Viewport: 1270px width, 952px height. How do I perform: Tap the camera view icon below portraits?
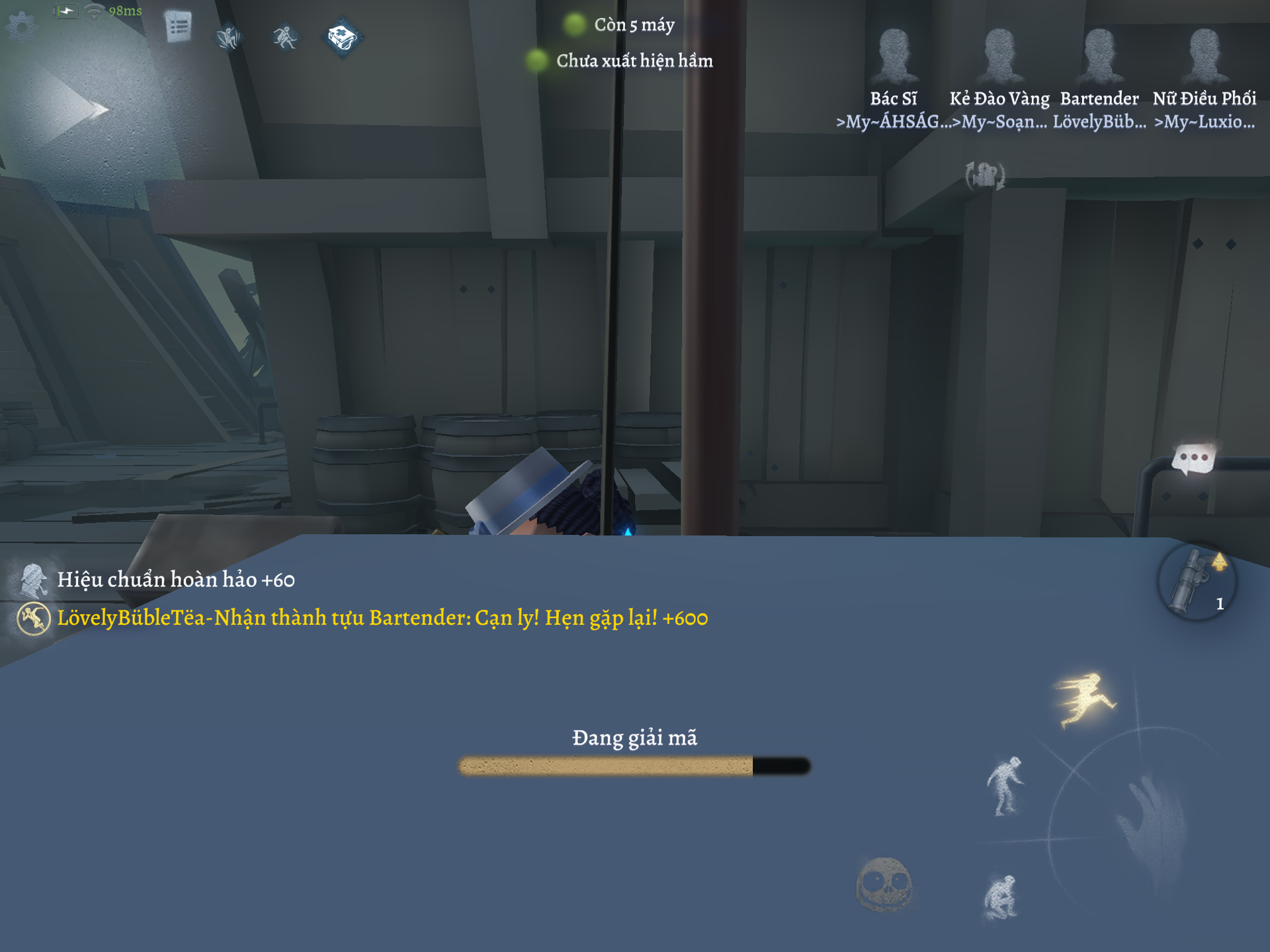985,176
